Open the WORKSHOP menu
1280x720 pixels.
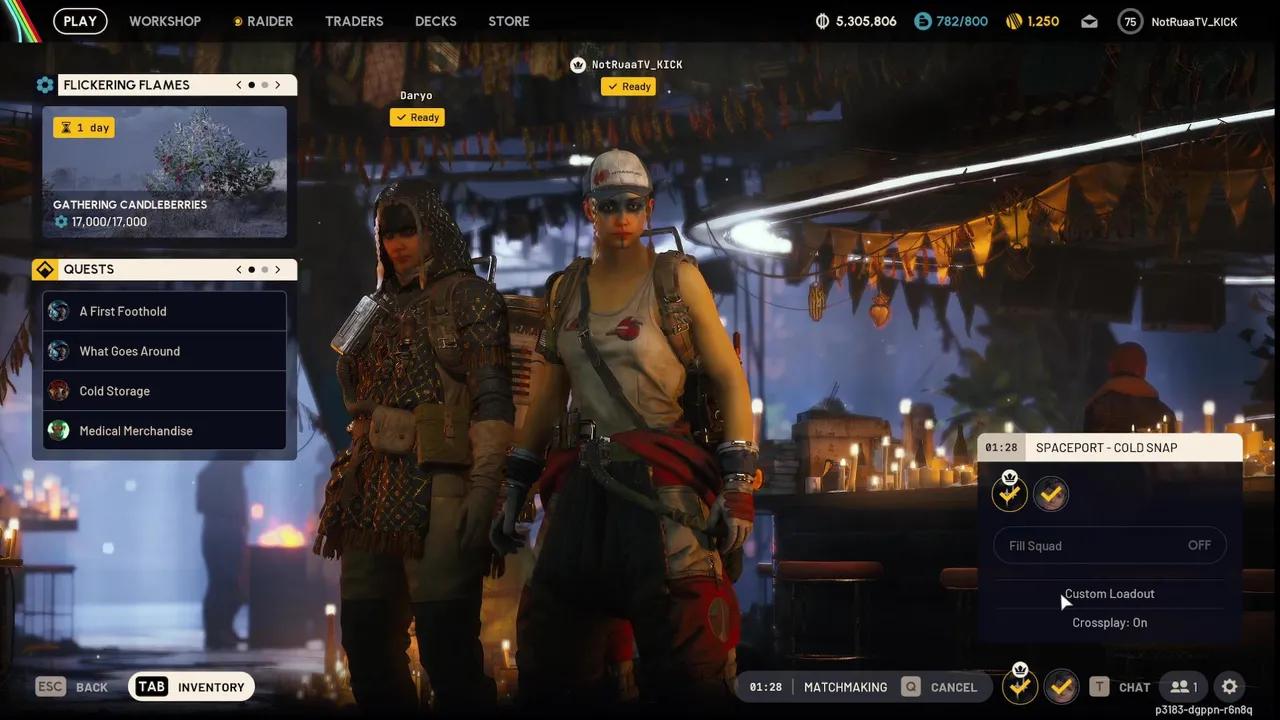165,20
